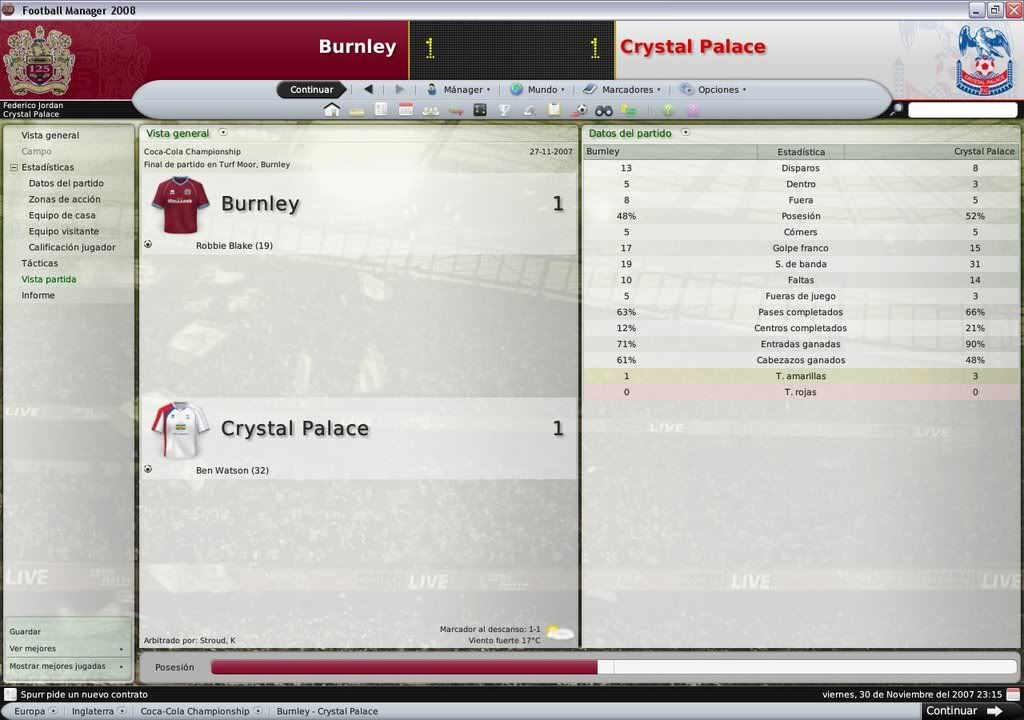The image size is (1024, 720).
Task: Close the Football Manager window
Action: [1012, 10]
